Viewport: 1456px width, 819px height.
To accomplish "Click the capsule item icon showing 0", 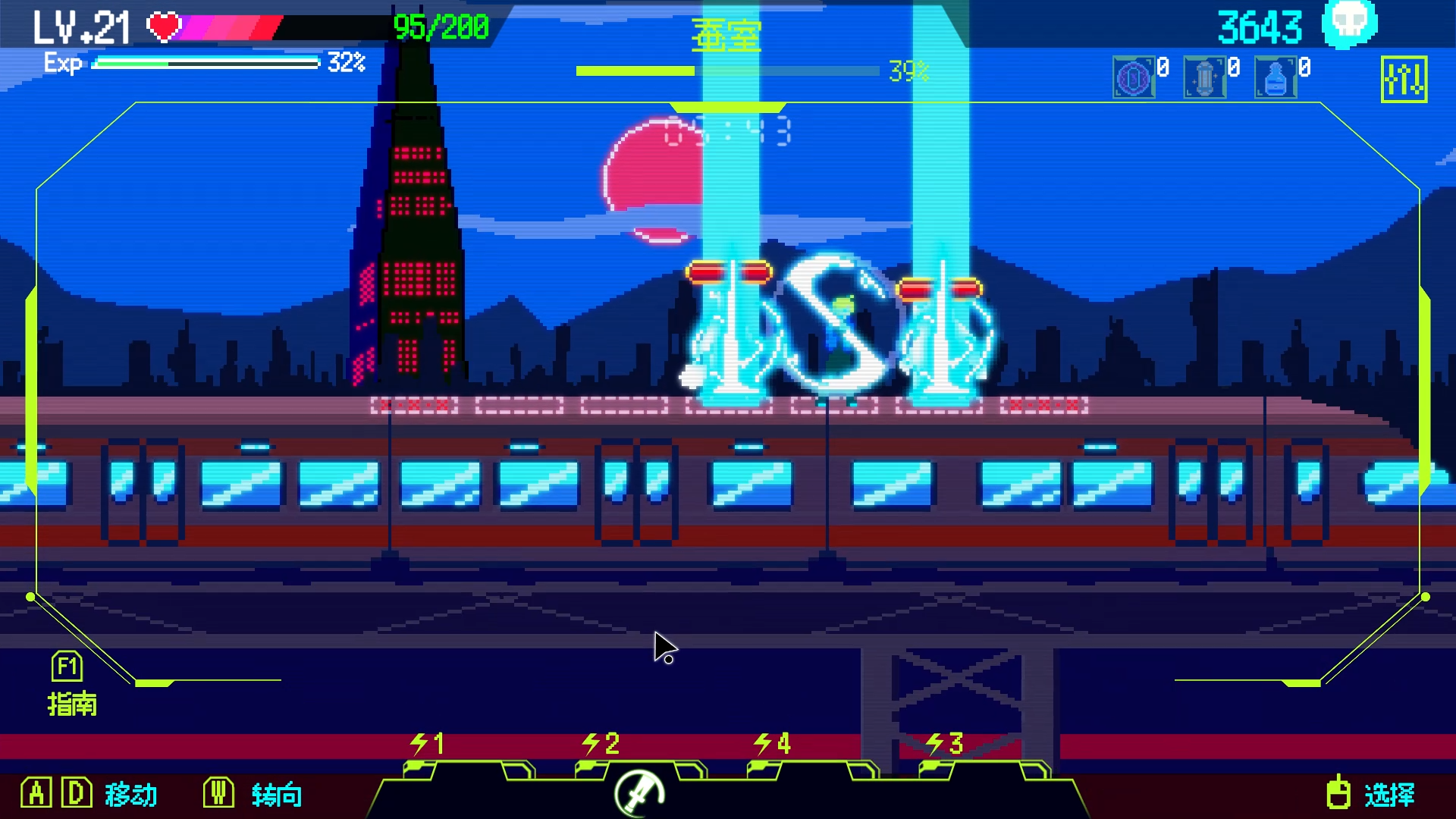I will [1204, 76].
